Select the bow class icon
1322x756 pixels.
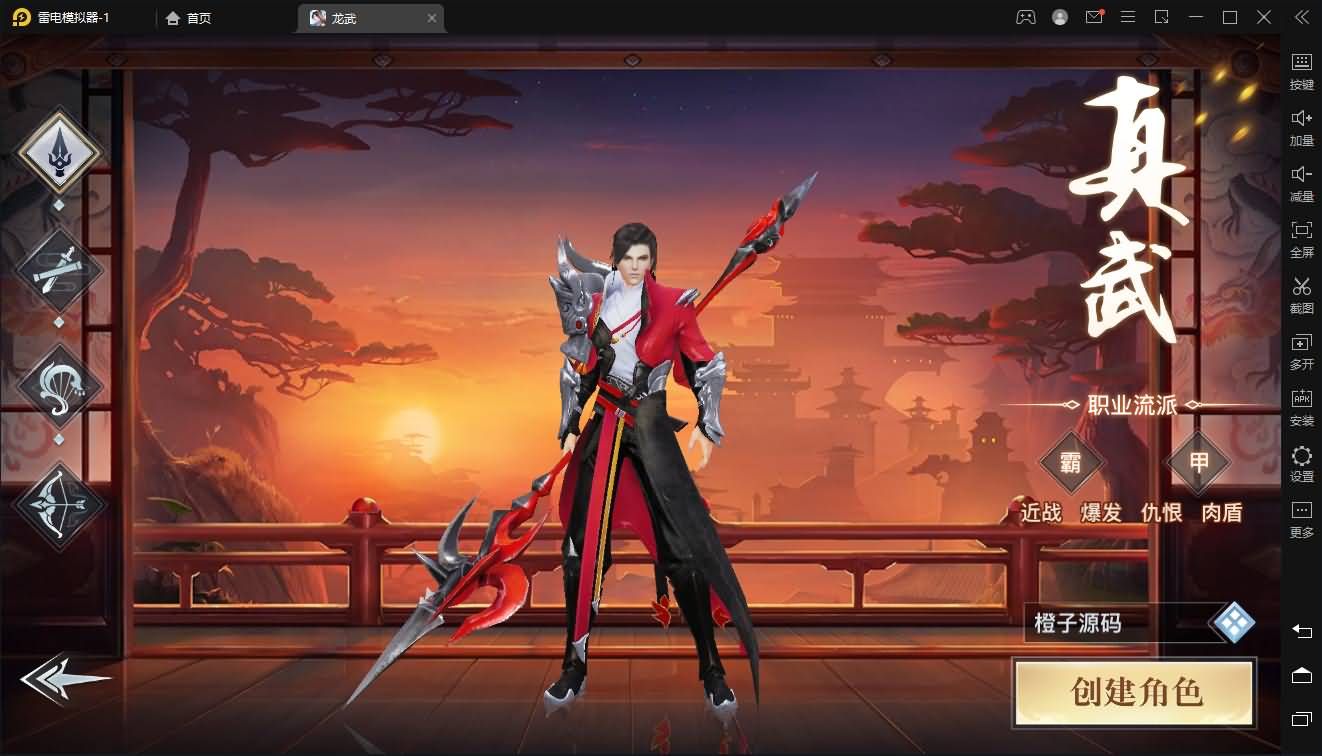pyautogui.click(x=58, y=505)
